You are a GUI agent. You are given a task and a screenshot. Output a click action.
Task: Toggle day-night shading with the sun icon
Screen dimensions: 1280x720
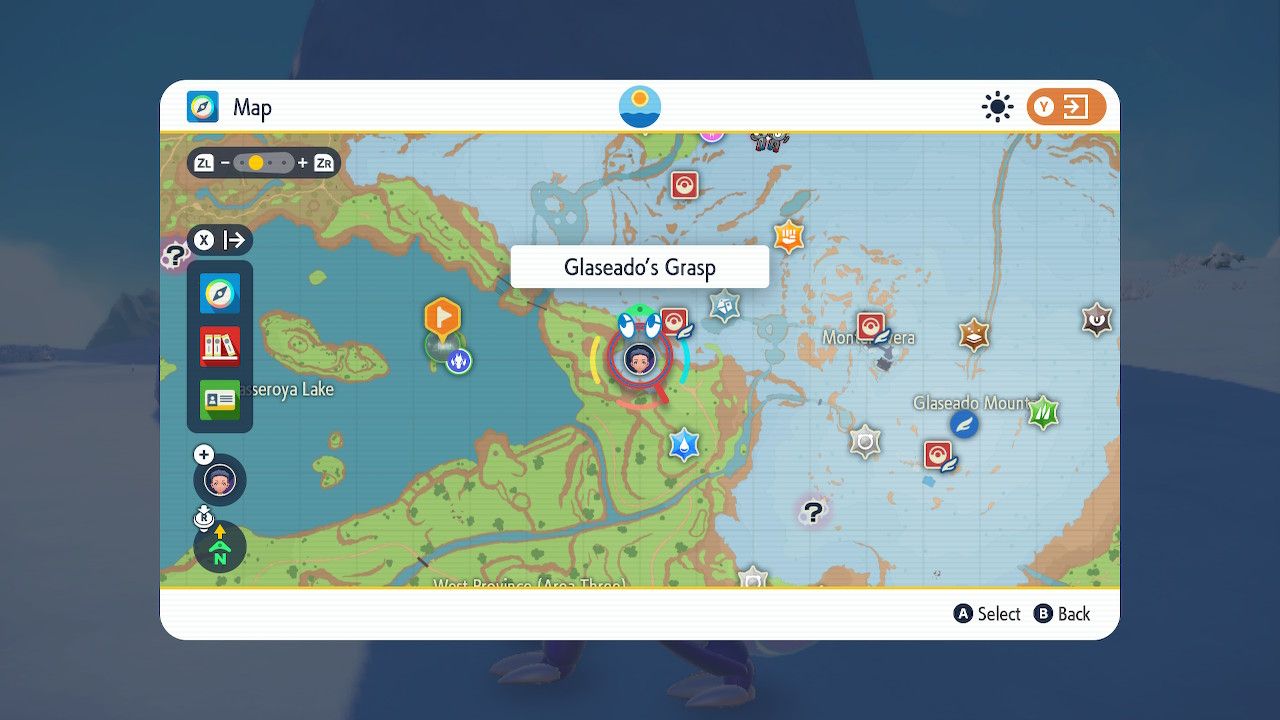point(997,107)
